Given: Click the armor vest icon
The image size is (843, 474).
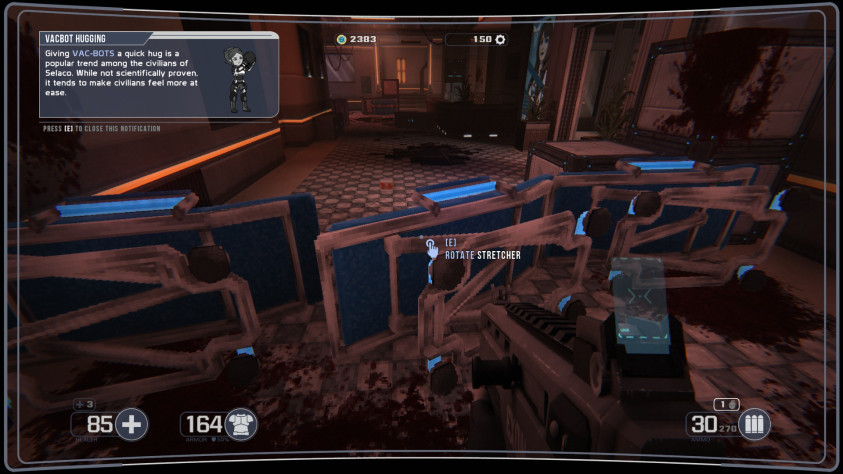Looking at the screenshot, I should point(241,424).
